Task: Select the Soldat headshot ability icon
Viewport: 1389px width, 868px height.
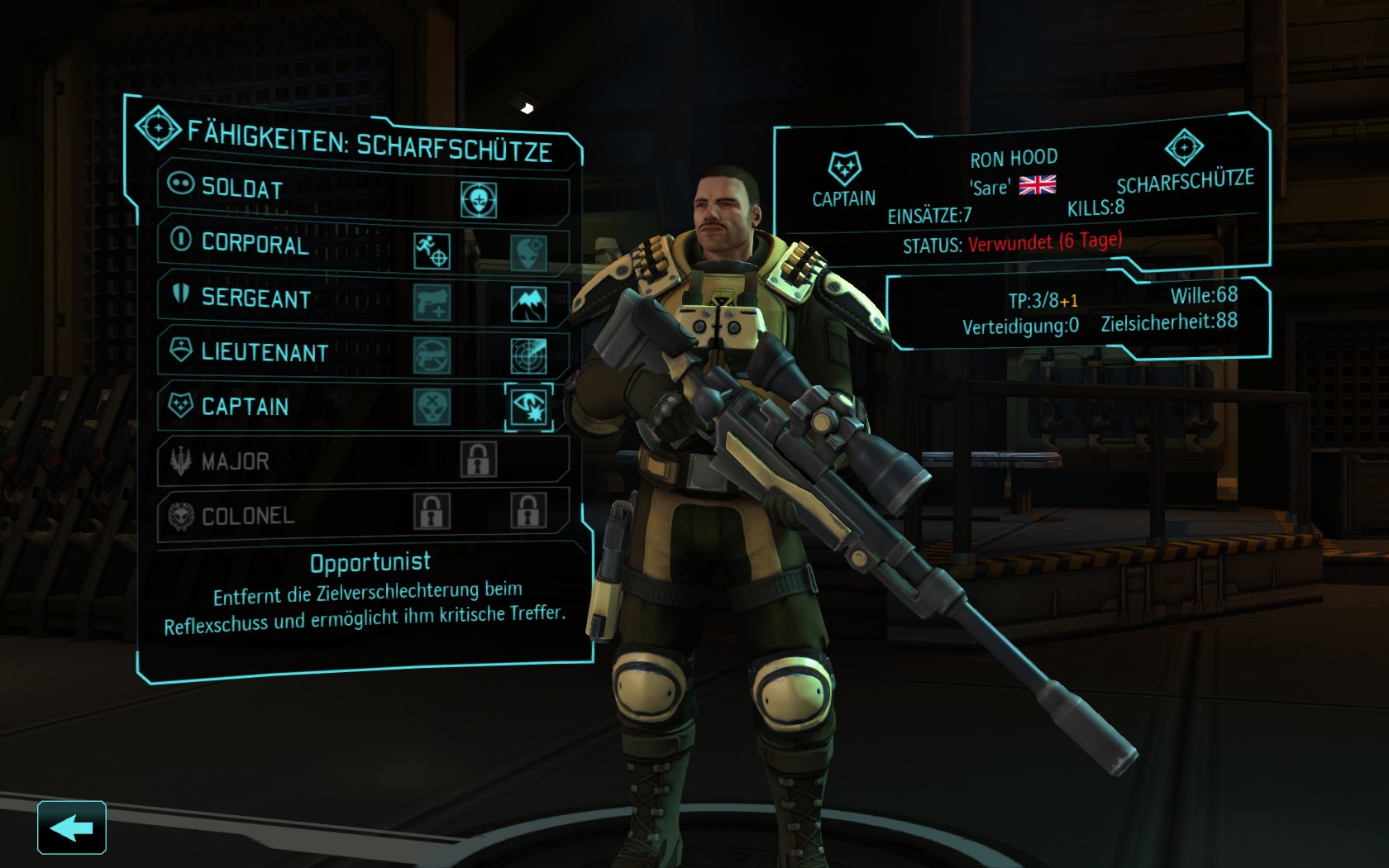Action: coord(479,199)
